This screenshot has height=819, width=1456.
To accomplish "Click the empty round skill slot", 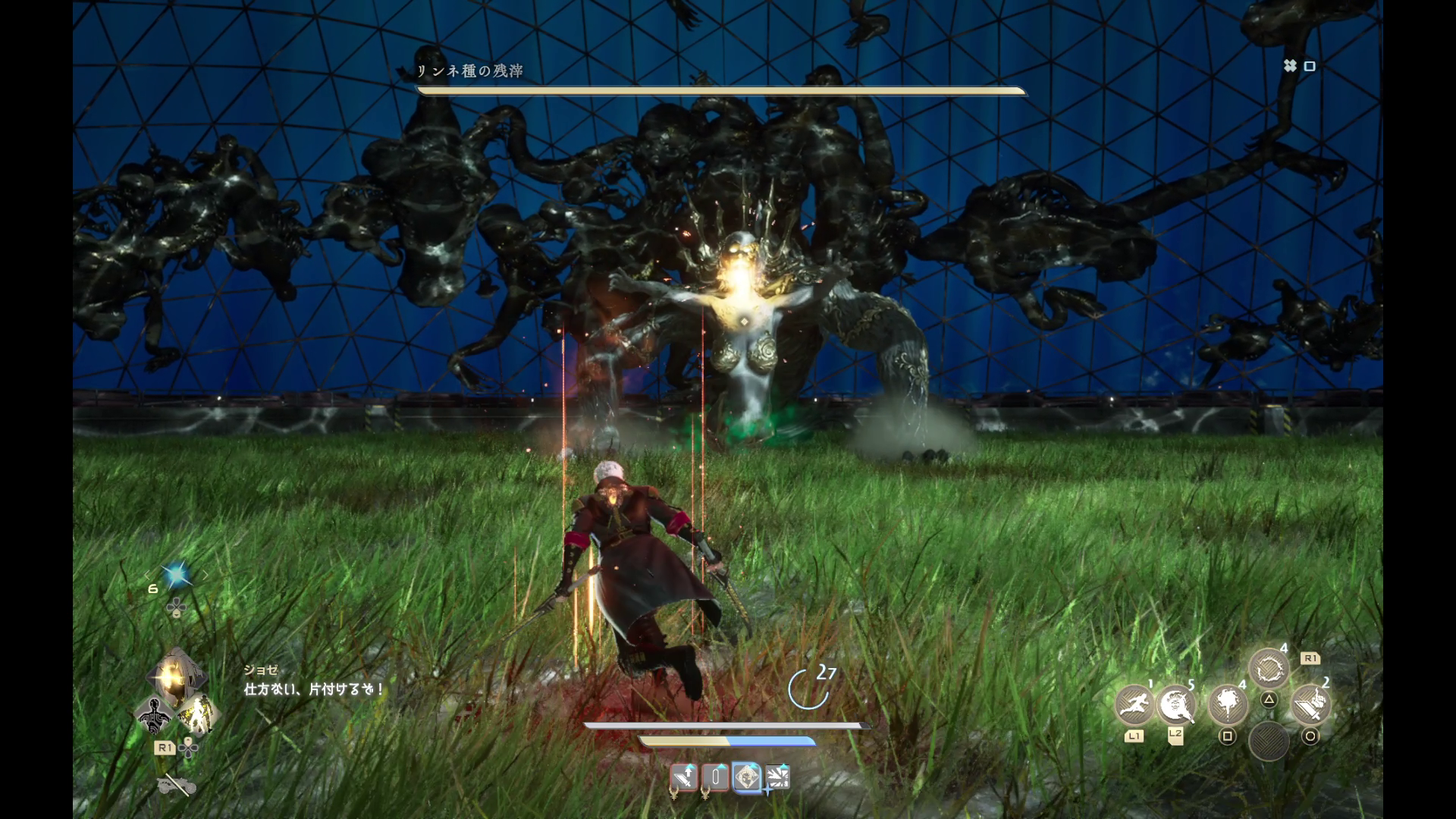I will (x=1269, y=741).
